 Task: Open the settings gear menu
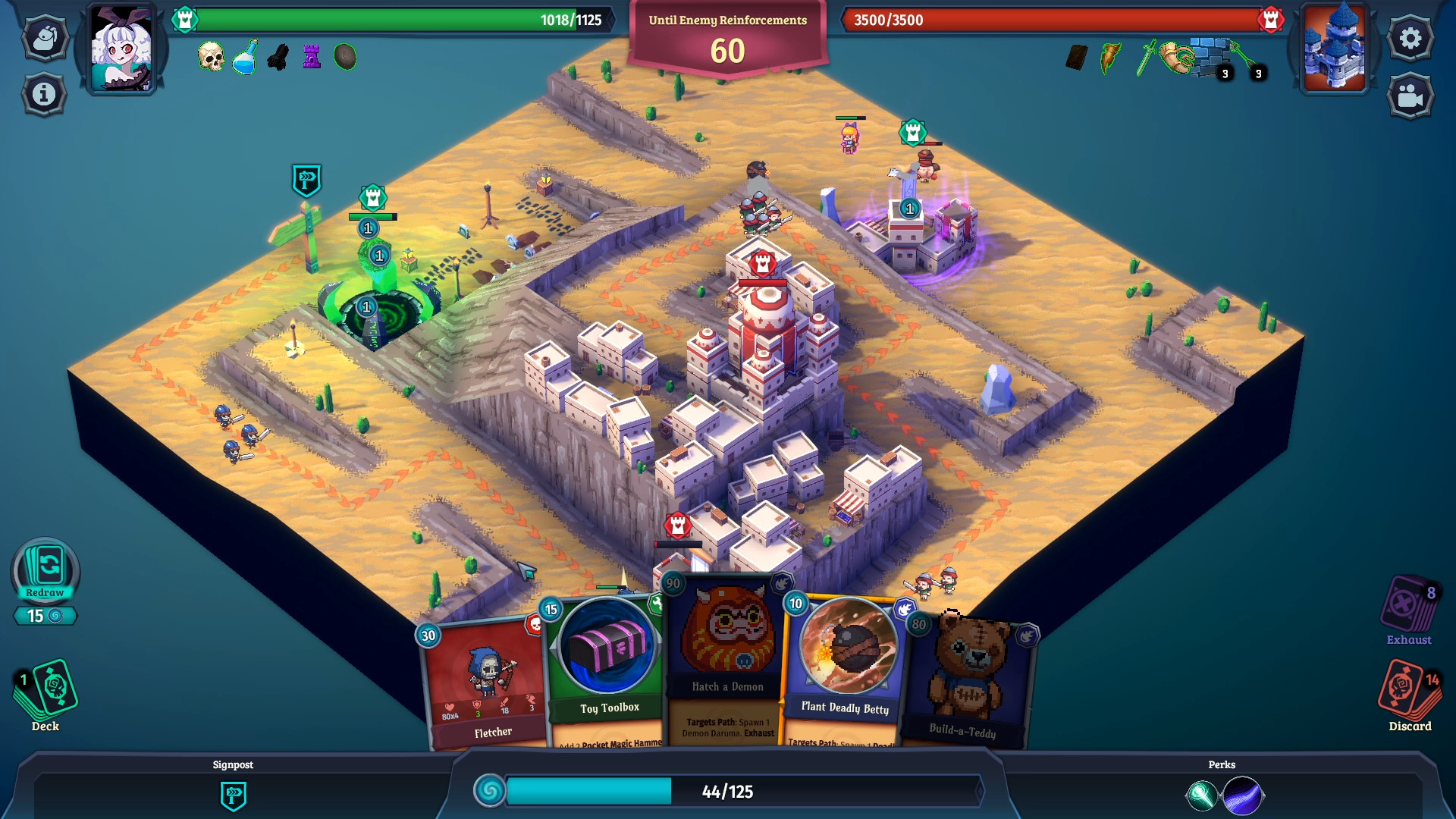click(x=1410, y=38)
